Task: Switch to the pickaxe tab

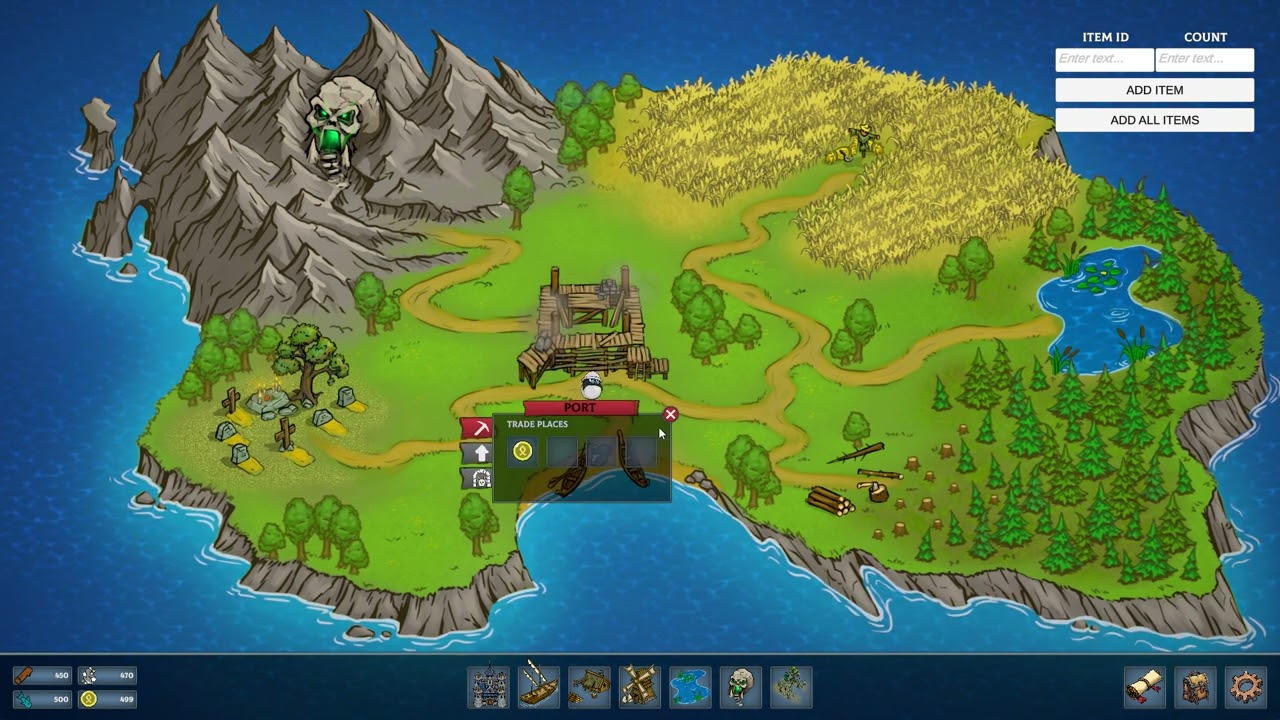Action: (480, 428)
